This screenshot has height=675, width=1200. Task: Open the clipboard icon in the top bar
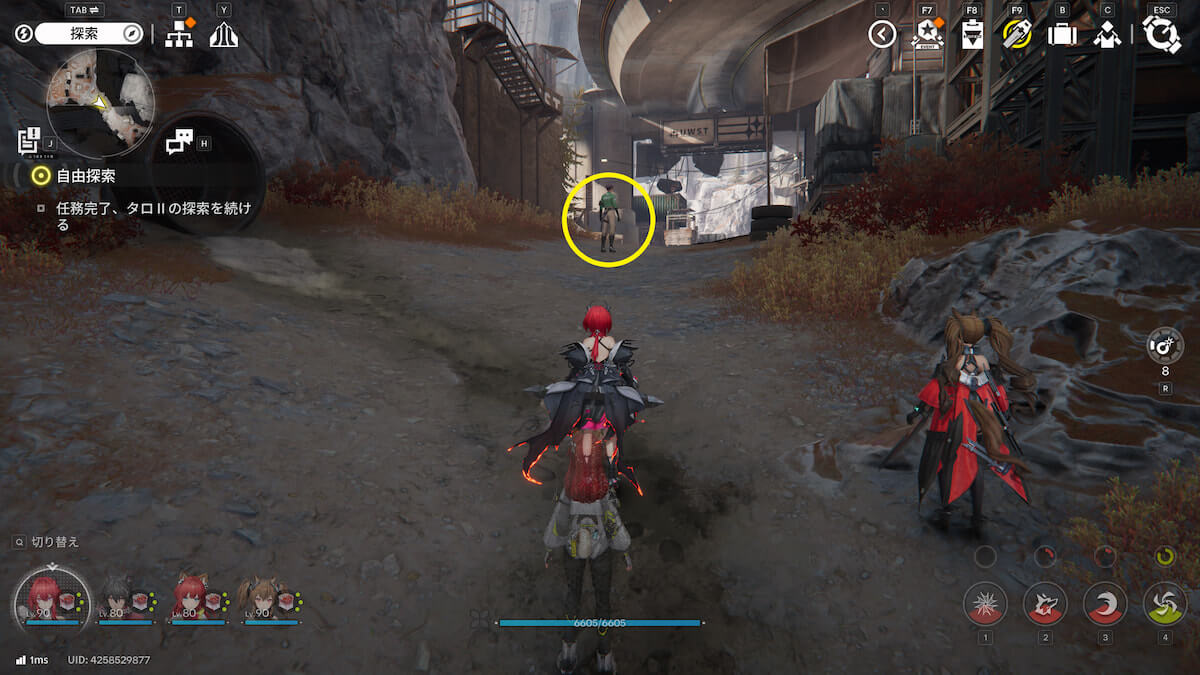pos(972,35)
